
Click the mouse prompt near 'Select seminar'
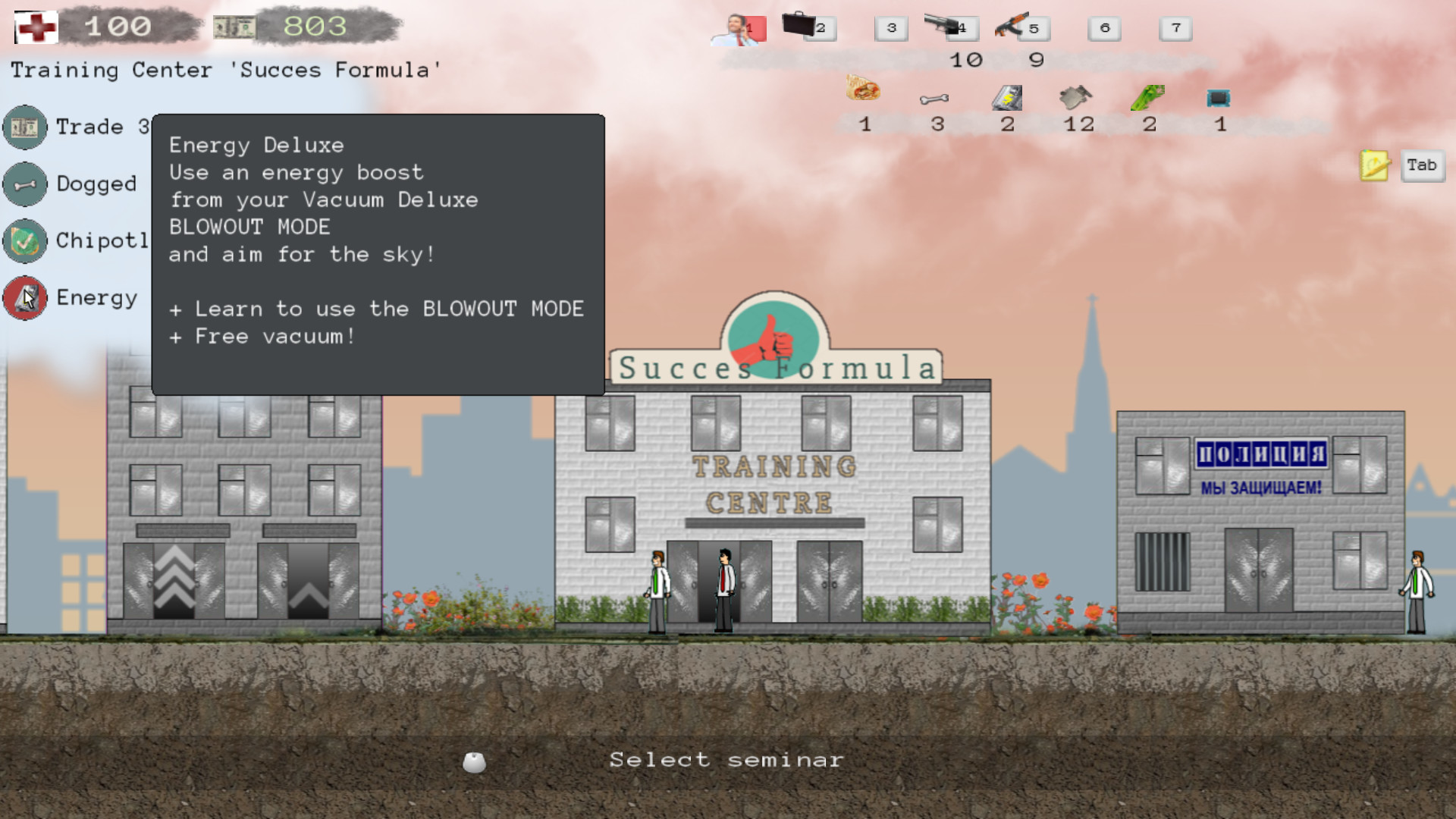coord(475,761)
